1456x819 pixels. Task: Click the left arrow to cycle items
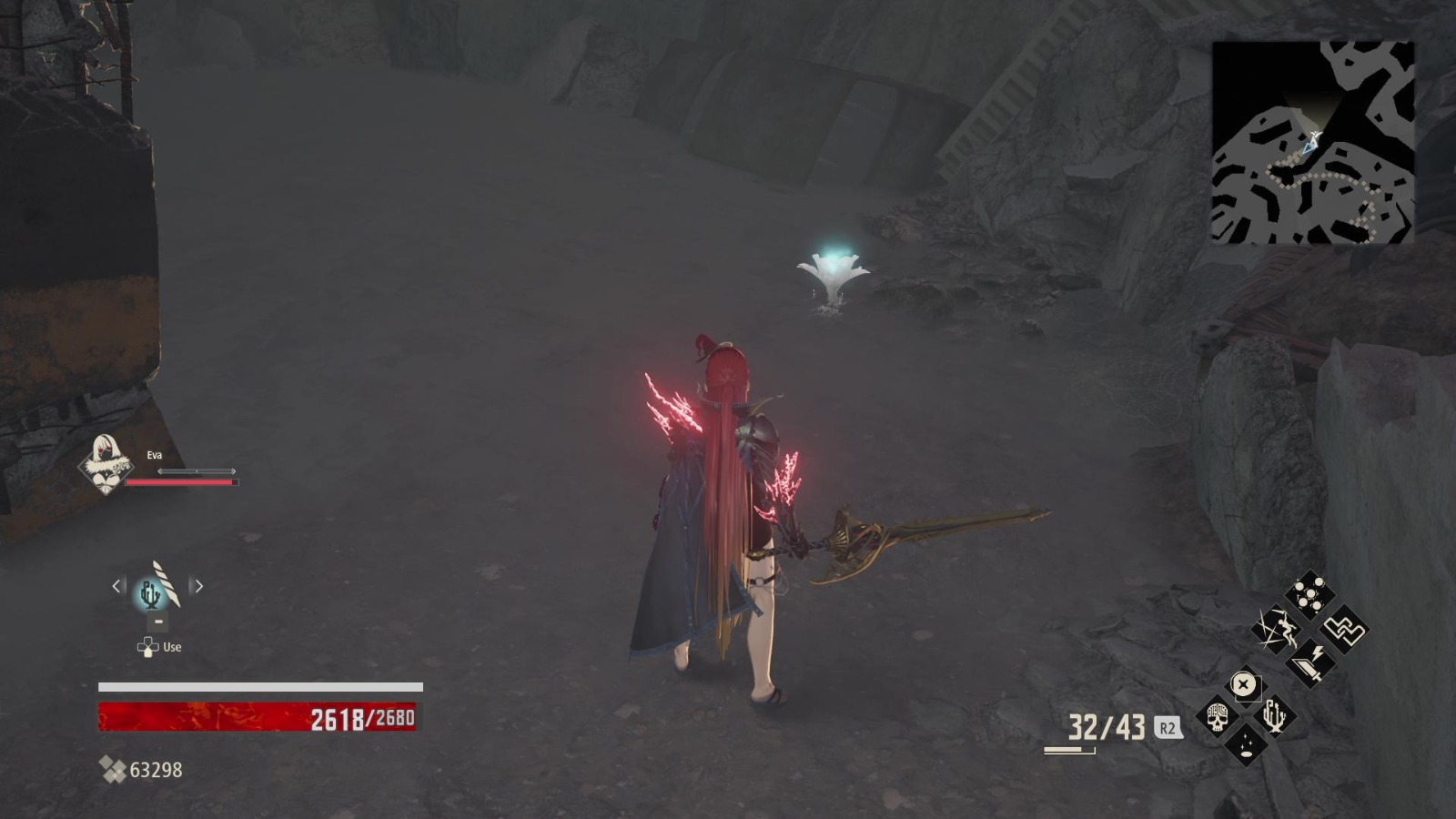click(116, 586)
